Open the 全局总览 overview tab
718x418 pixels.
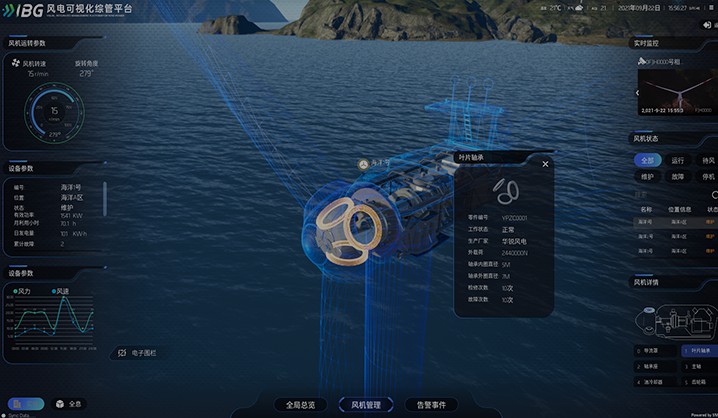pyautogui.click(x=300, y=405)
